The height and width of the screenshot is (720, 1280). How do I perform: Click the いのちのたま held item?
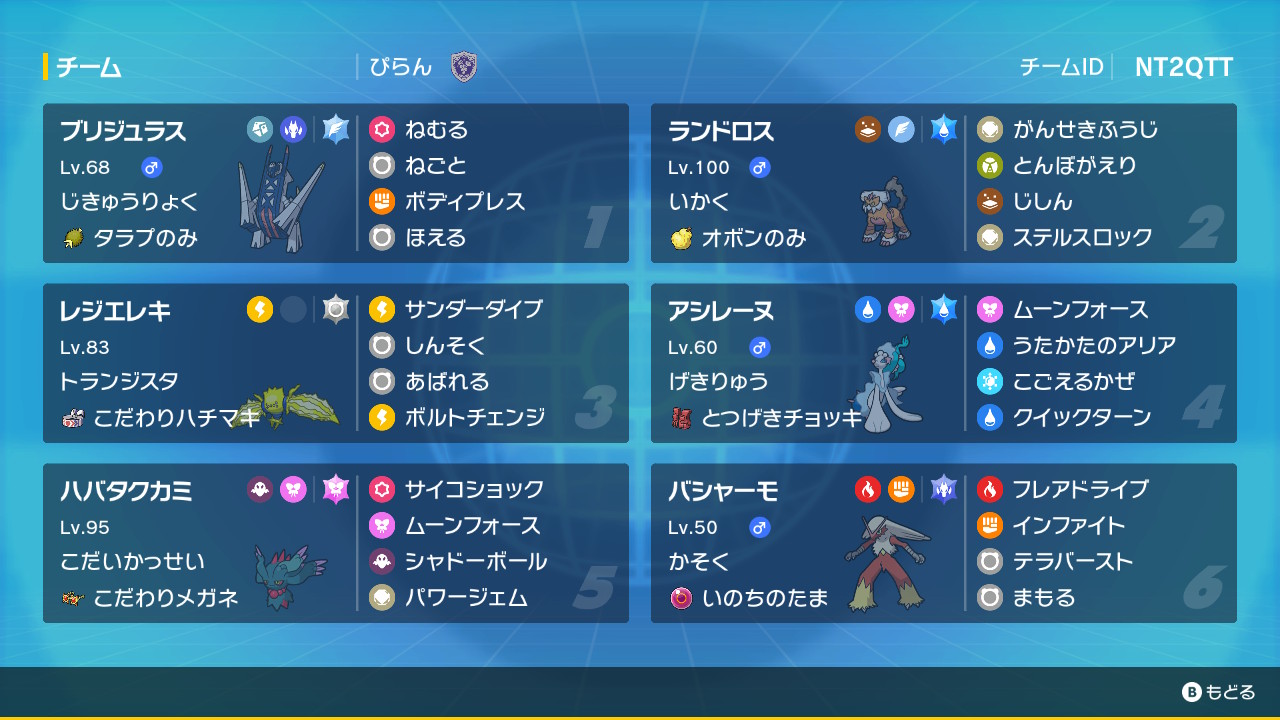click(x=765, y=597)
